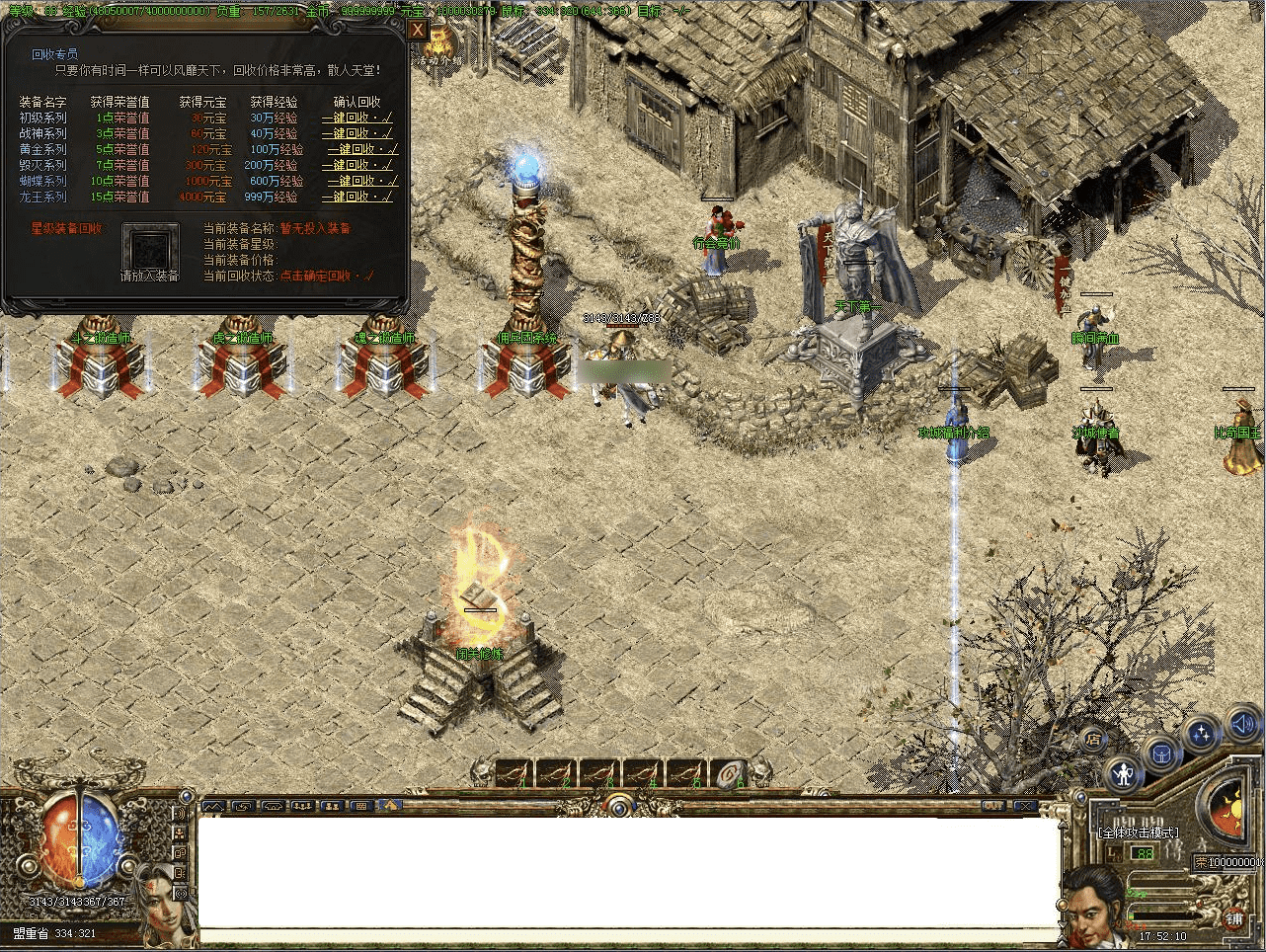Open the 铺 stall button
The height and width of the screenshot is (952, 1266).
[x=1235, y=919]
